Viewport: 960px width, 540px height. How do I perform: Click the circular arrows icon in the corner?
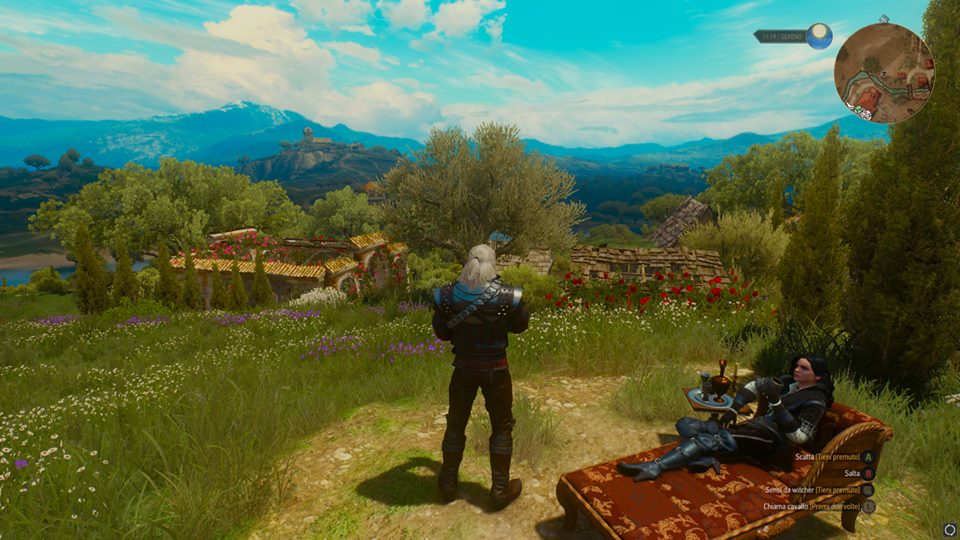point(949,529)
